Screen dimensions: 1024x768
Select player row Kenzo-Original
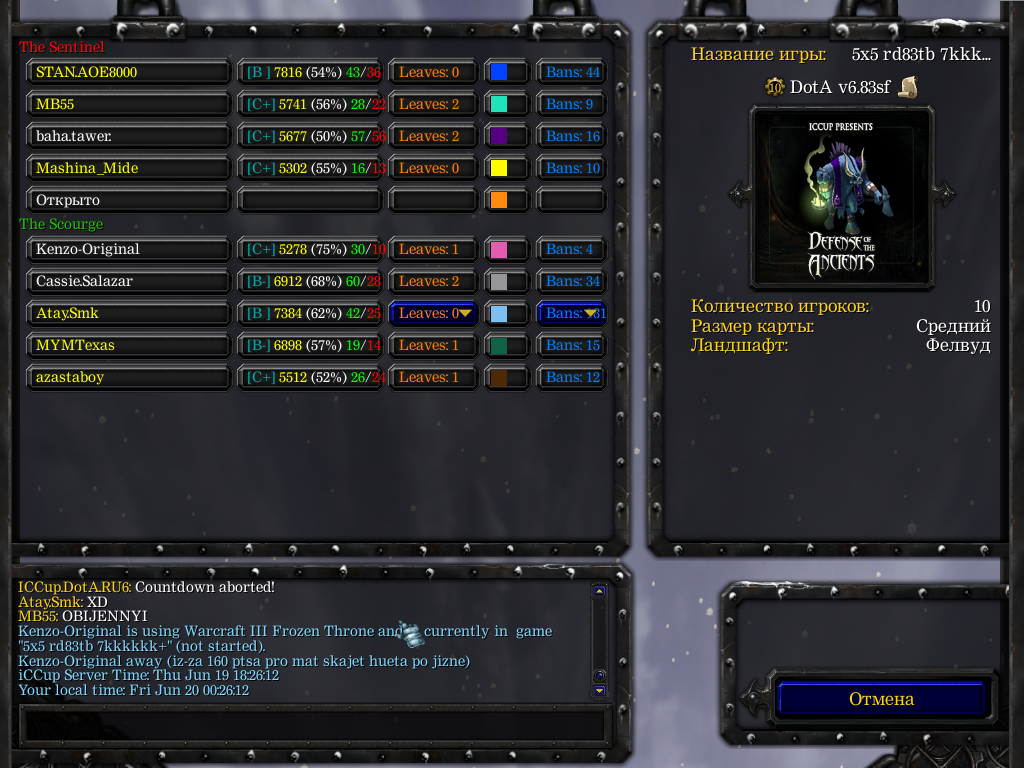[129, 249]
